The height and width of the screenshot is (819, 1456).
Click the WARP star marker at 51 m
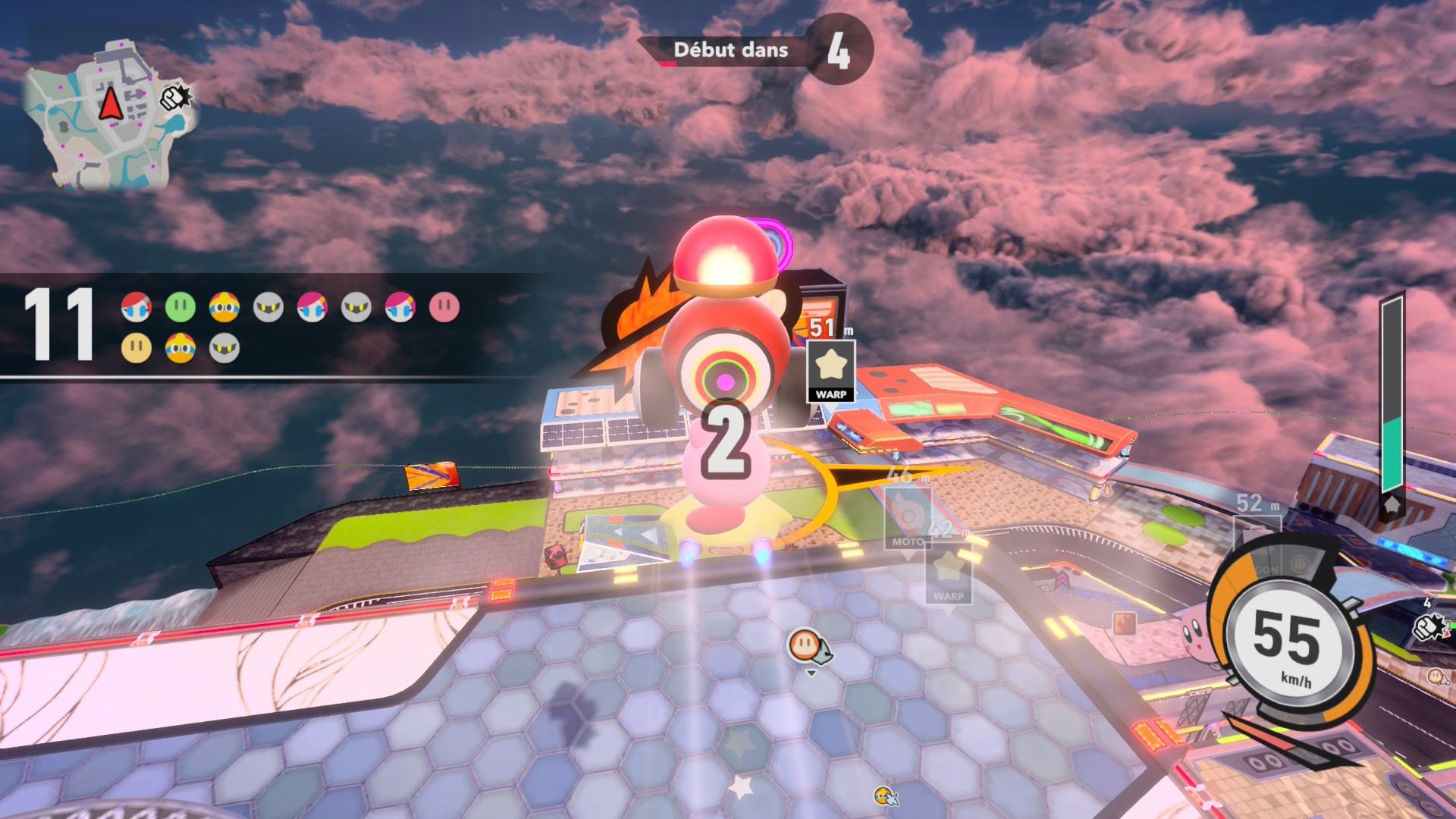pyautogui.click(x=831, y=370)
